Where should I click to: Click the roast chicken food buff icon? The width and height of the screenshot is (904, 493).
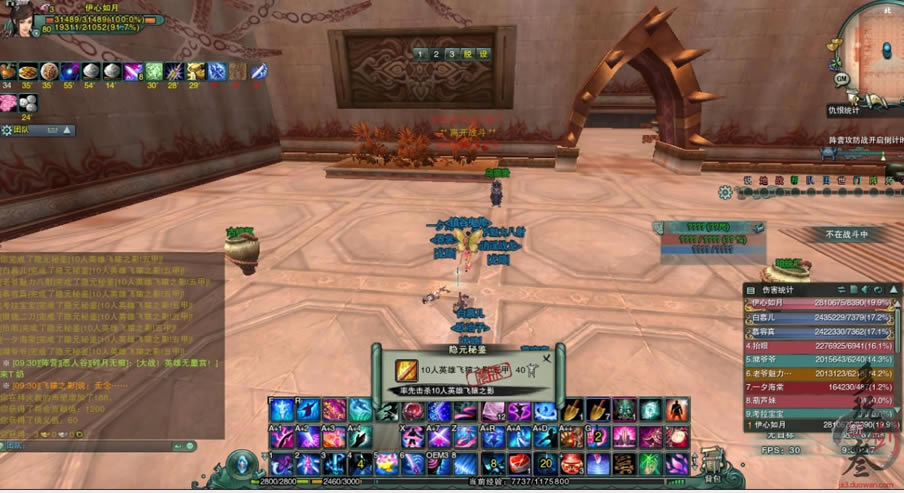(x=8, y=71)
